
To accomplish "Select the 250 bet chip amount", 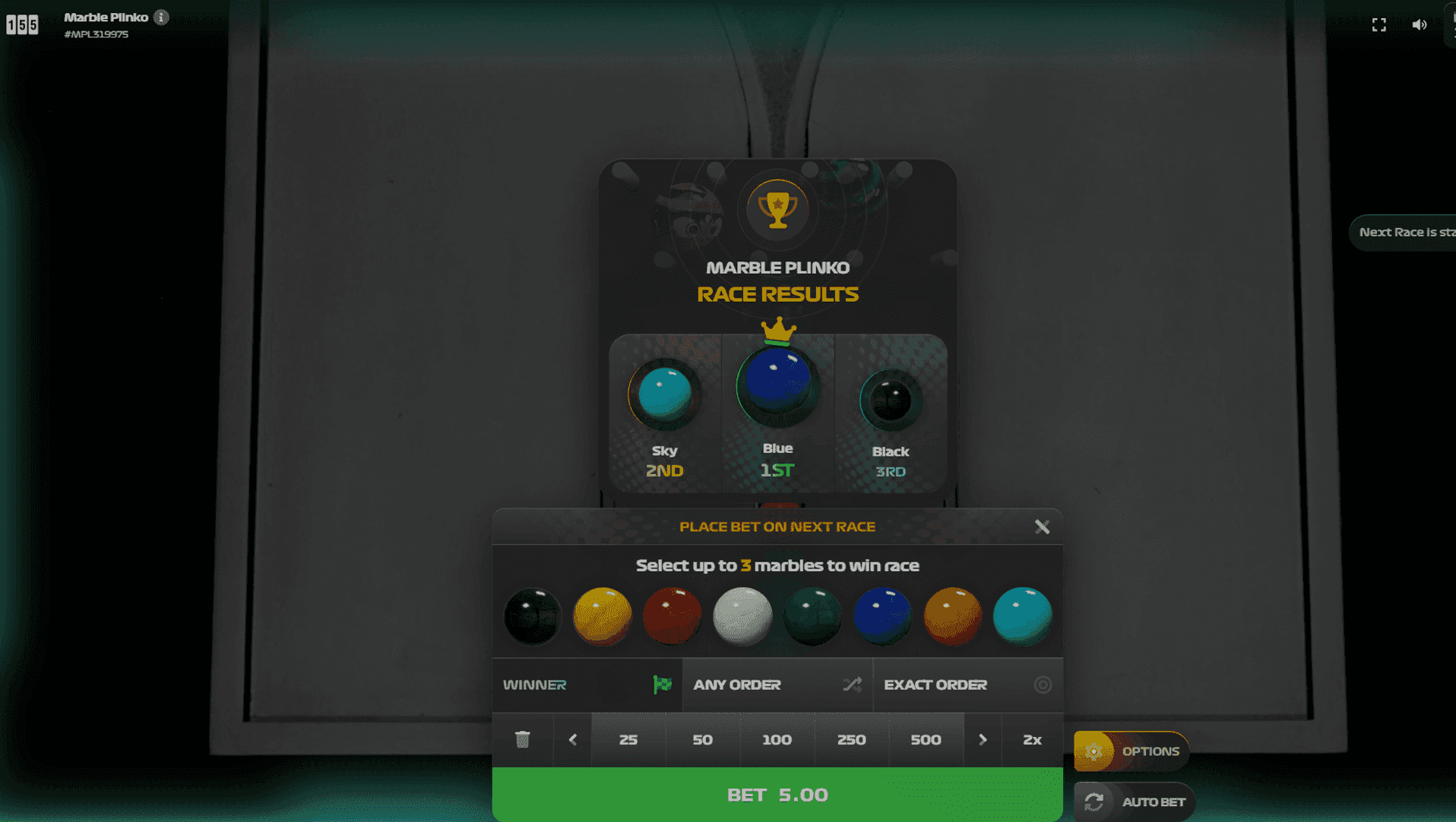I will (x=852, y=739).
